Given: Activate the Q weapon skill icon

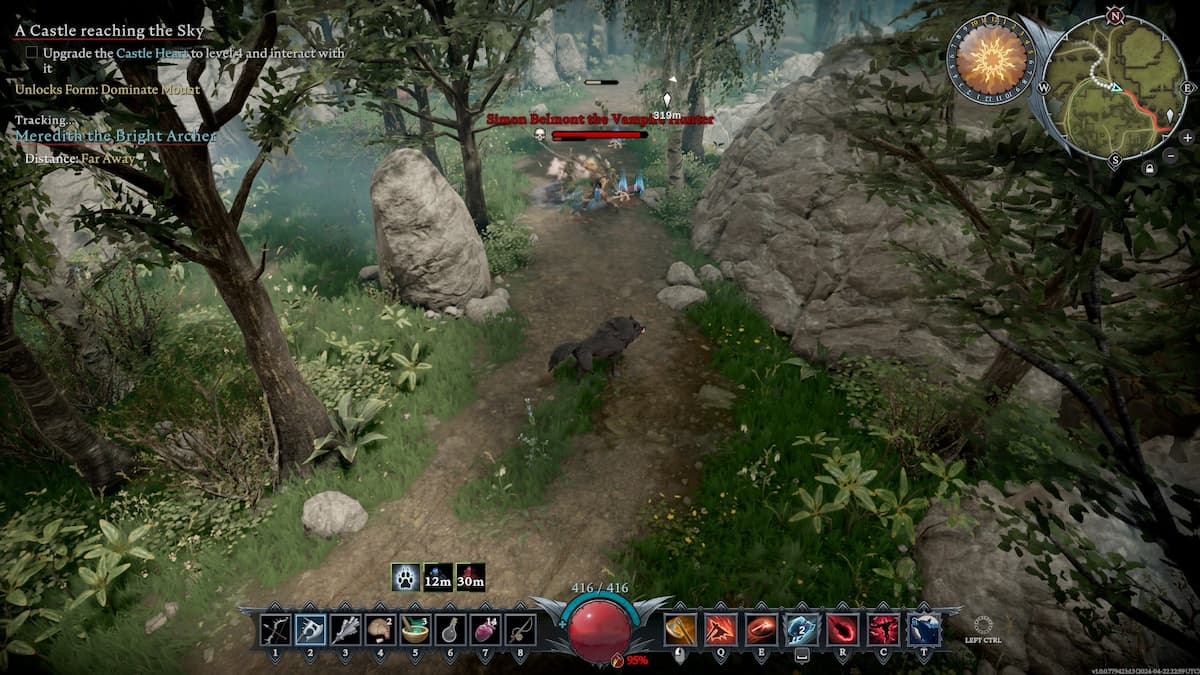Looking at the screenshot, I should (x=720, y=629).
